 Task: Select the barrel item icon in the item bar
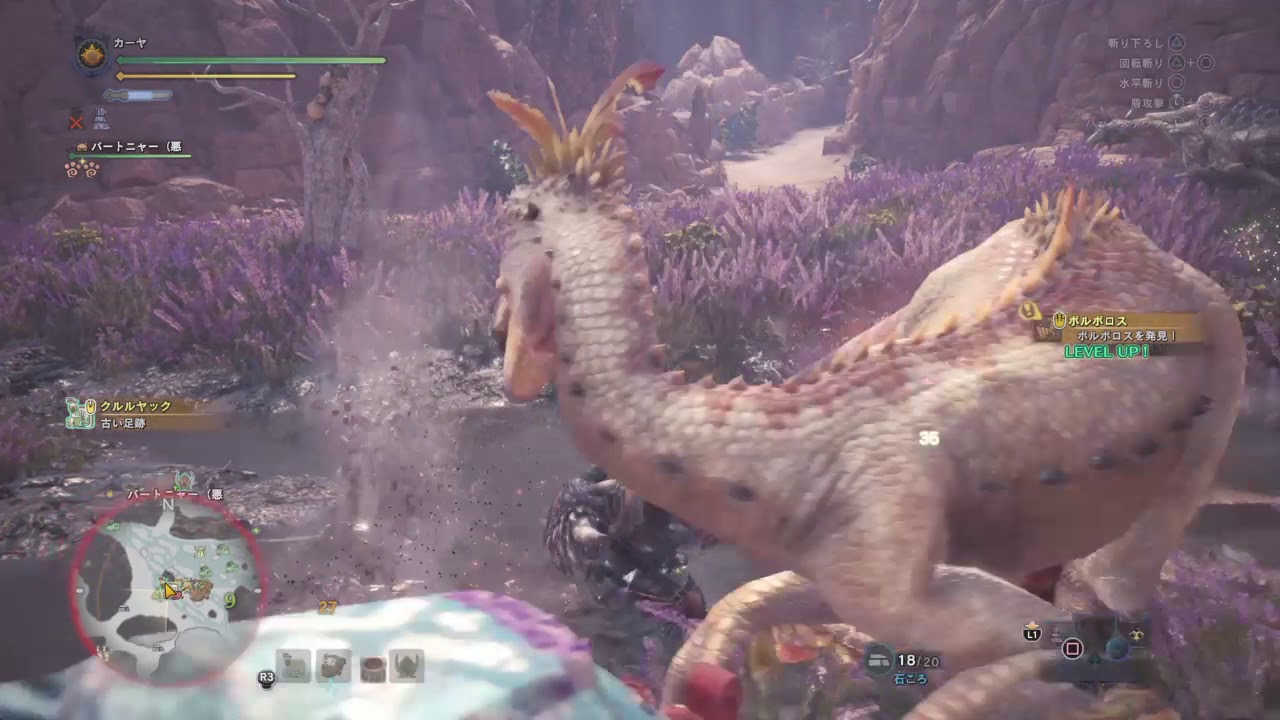click(374, 667)
